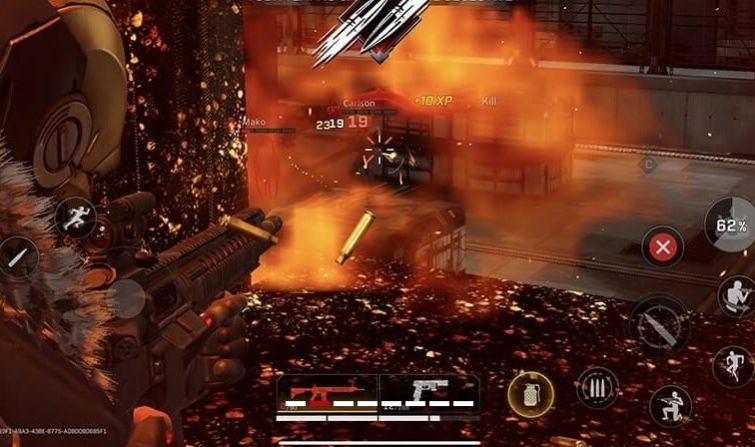The image size is (755, 447).
Task: Switch to the pistol weapon slot
Action: click(x=429, y=393)
